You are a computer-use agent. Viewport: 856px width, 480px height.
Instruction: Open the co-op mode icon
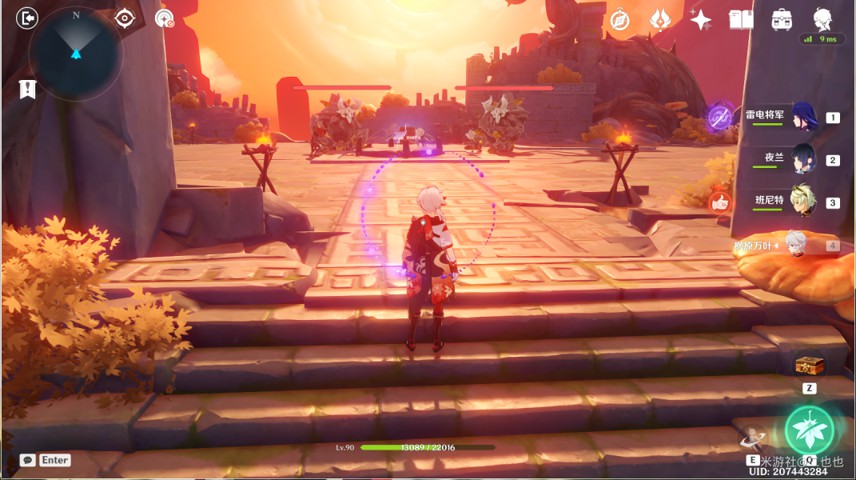click(x=164, y=18)
